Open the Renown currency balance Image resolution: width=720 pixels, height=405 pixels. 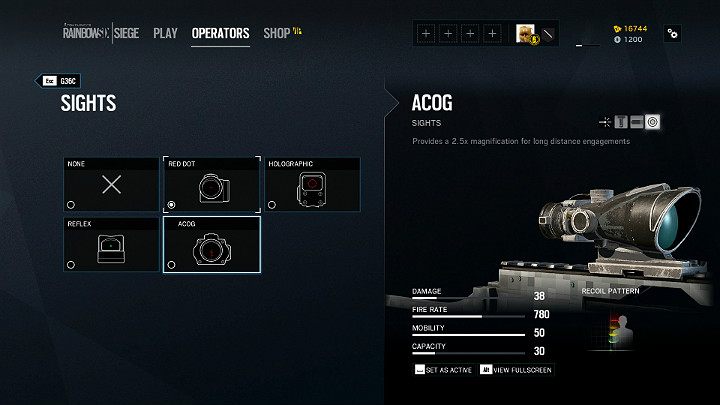tap(632, 29)
